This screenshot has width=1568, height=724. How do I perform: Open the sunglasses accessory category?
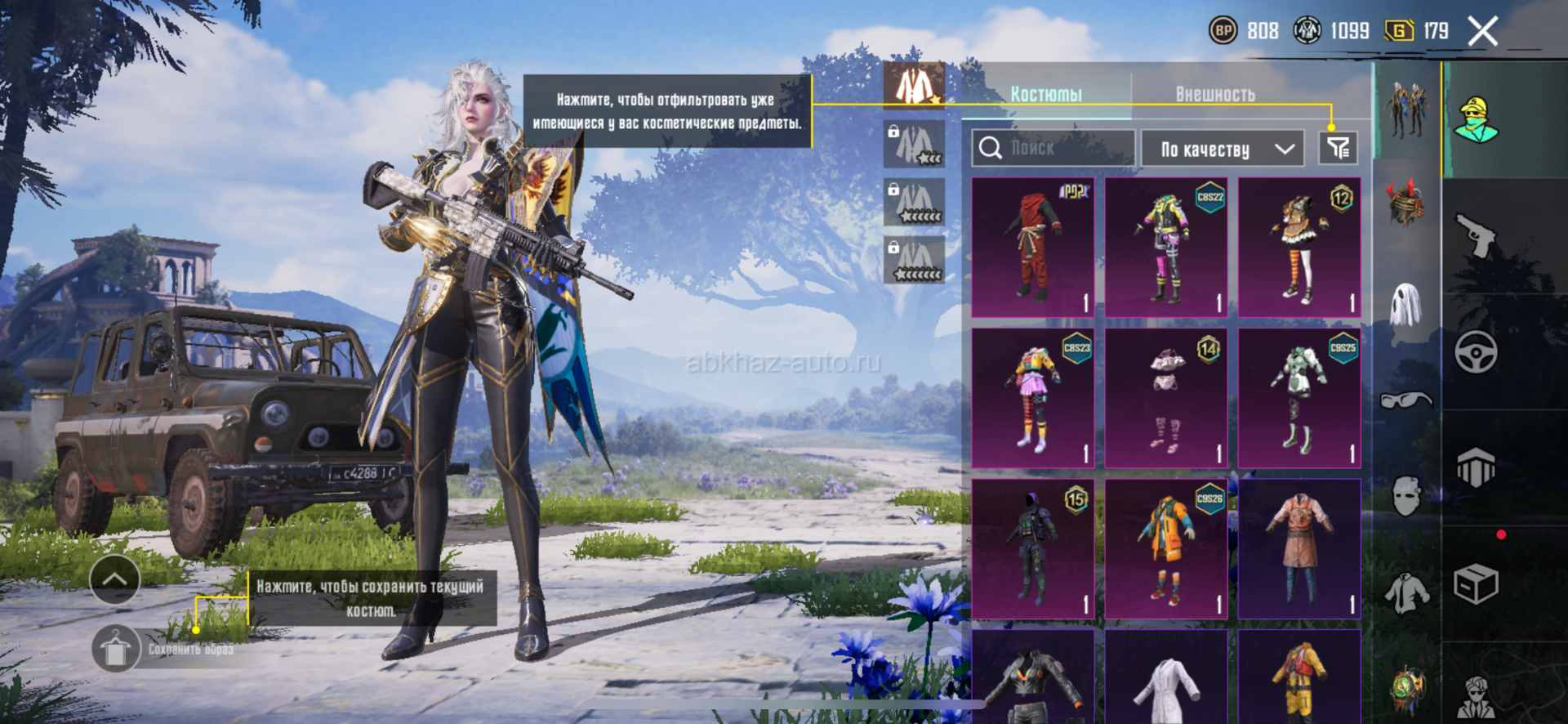(1406, 400)
